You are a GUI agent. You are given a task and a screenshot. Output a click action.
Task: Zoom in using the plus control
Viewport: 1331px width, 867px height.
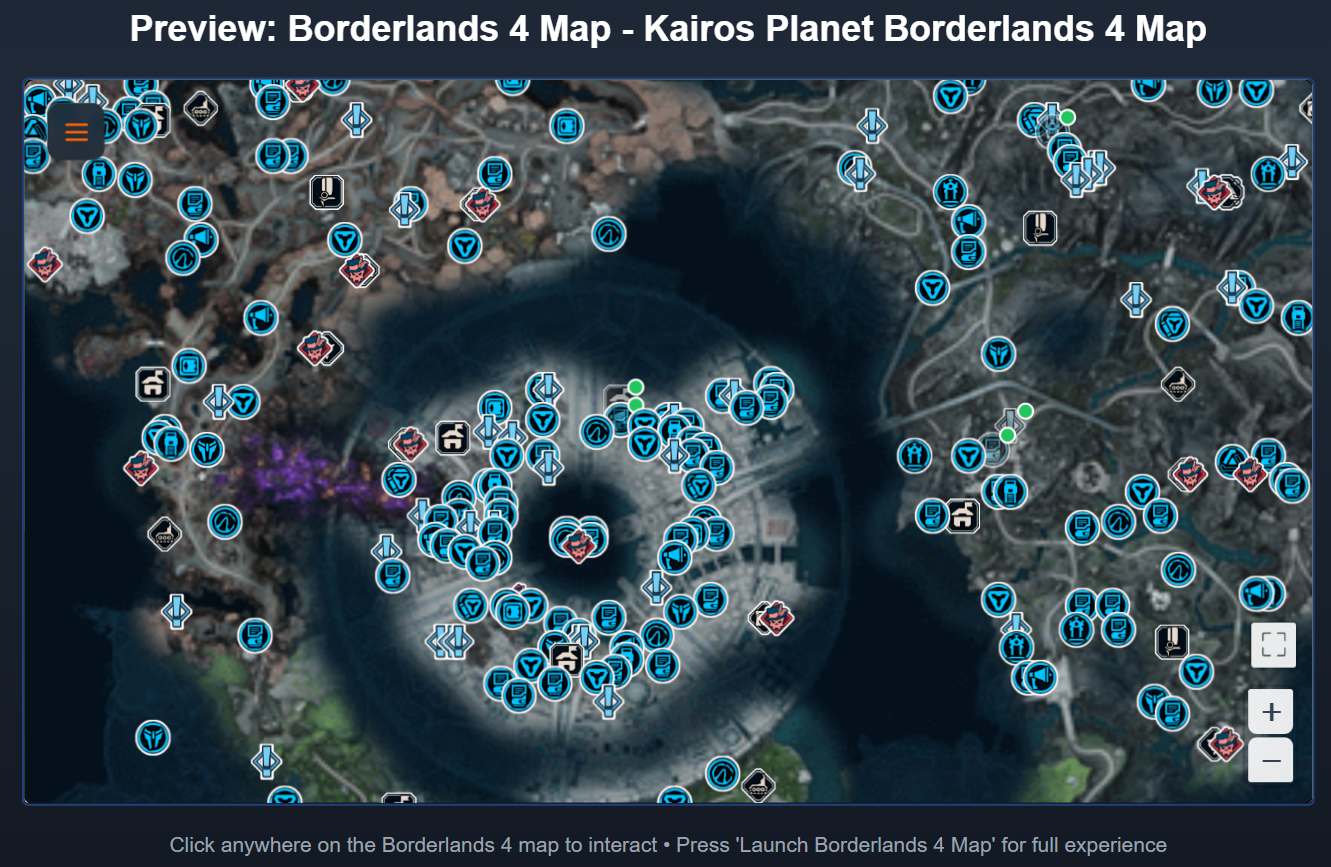tap(1270, 710)
